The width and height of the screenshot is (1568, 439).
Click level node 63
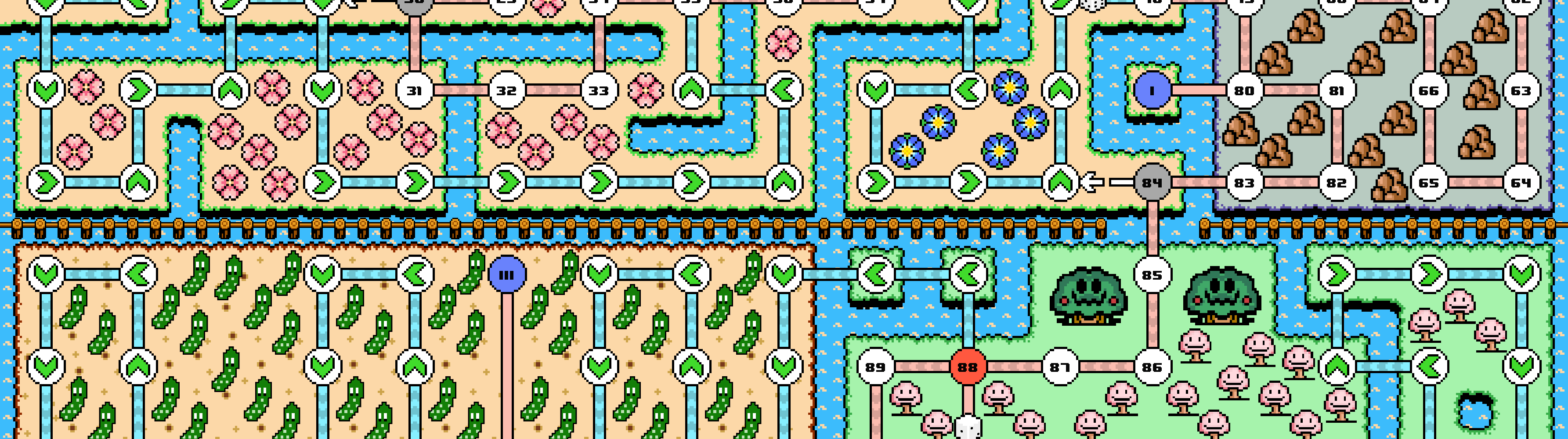[x=1521, y=90]
